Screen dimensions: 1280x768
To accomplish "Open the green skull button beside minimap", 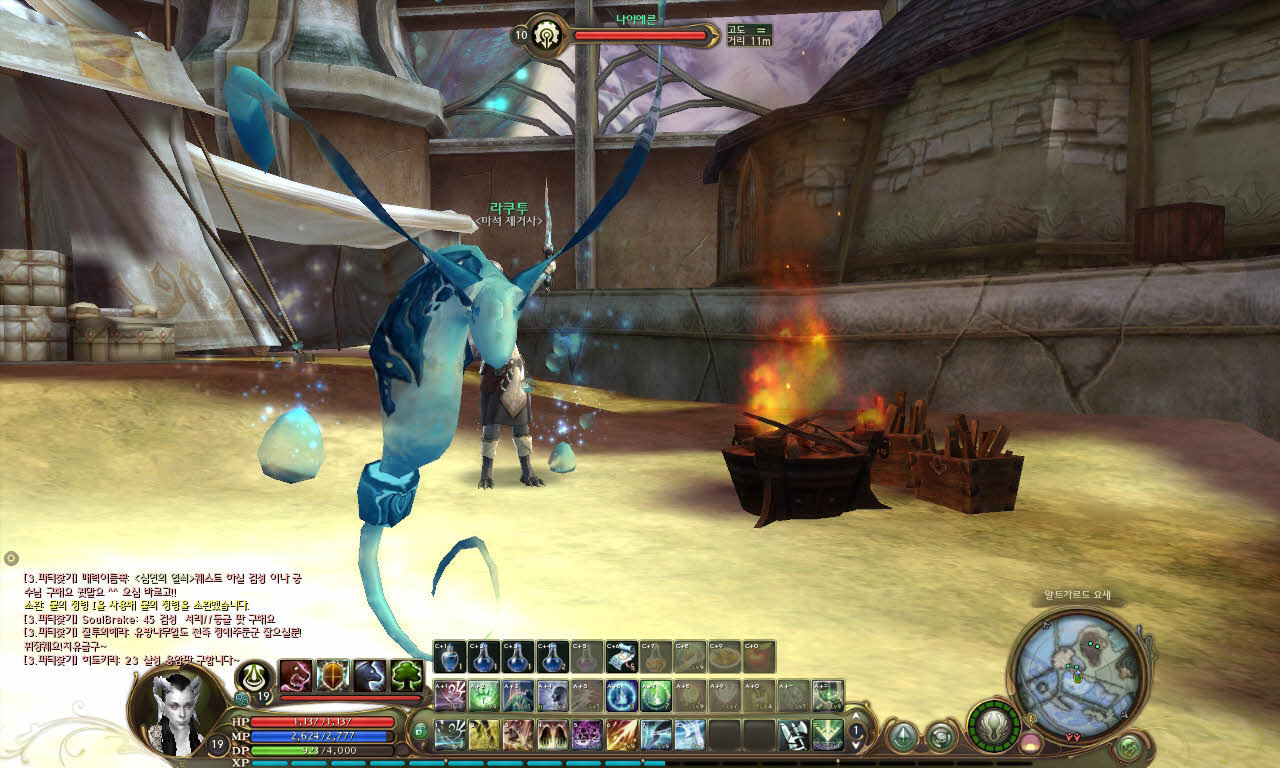I will point(1130,746).
